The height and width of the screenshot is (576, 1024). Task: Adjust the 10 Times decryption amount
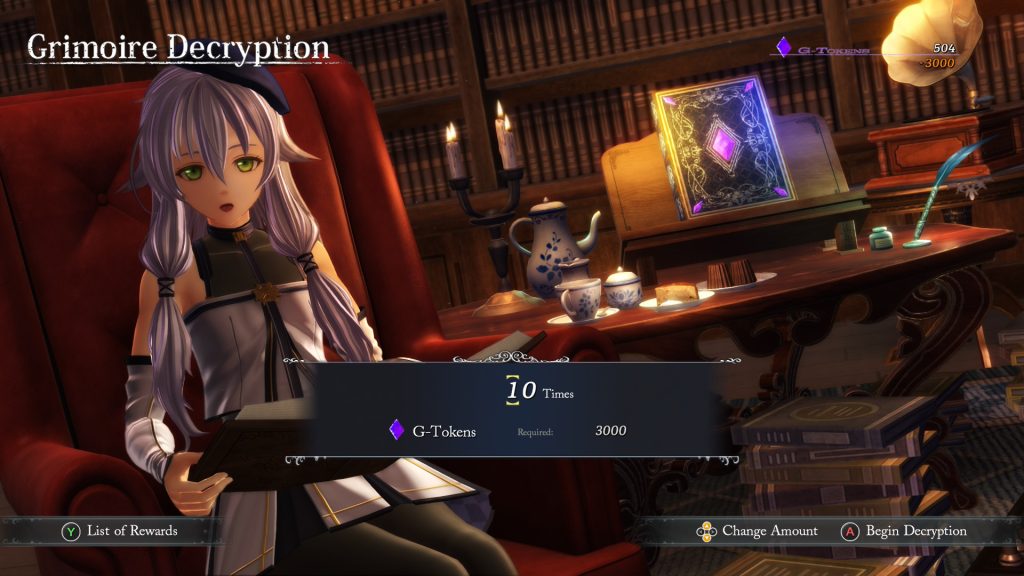coord(521,390)
